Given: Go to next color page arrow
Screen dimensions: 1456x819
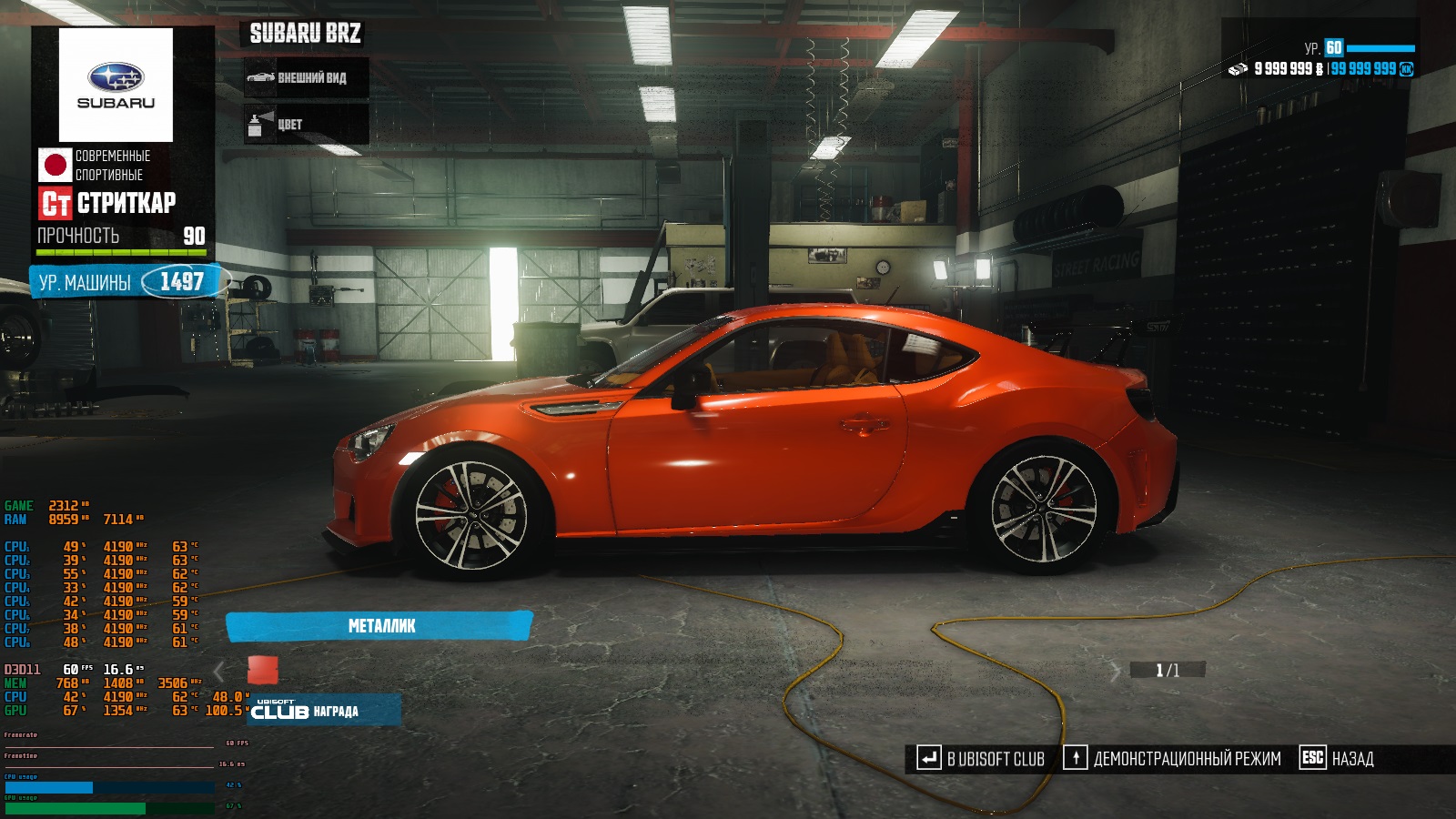Looking at the screenshot, I should tap(1116, 672).
